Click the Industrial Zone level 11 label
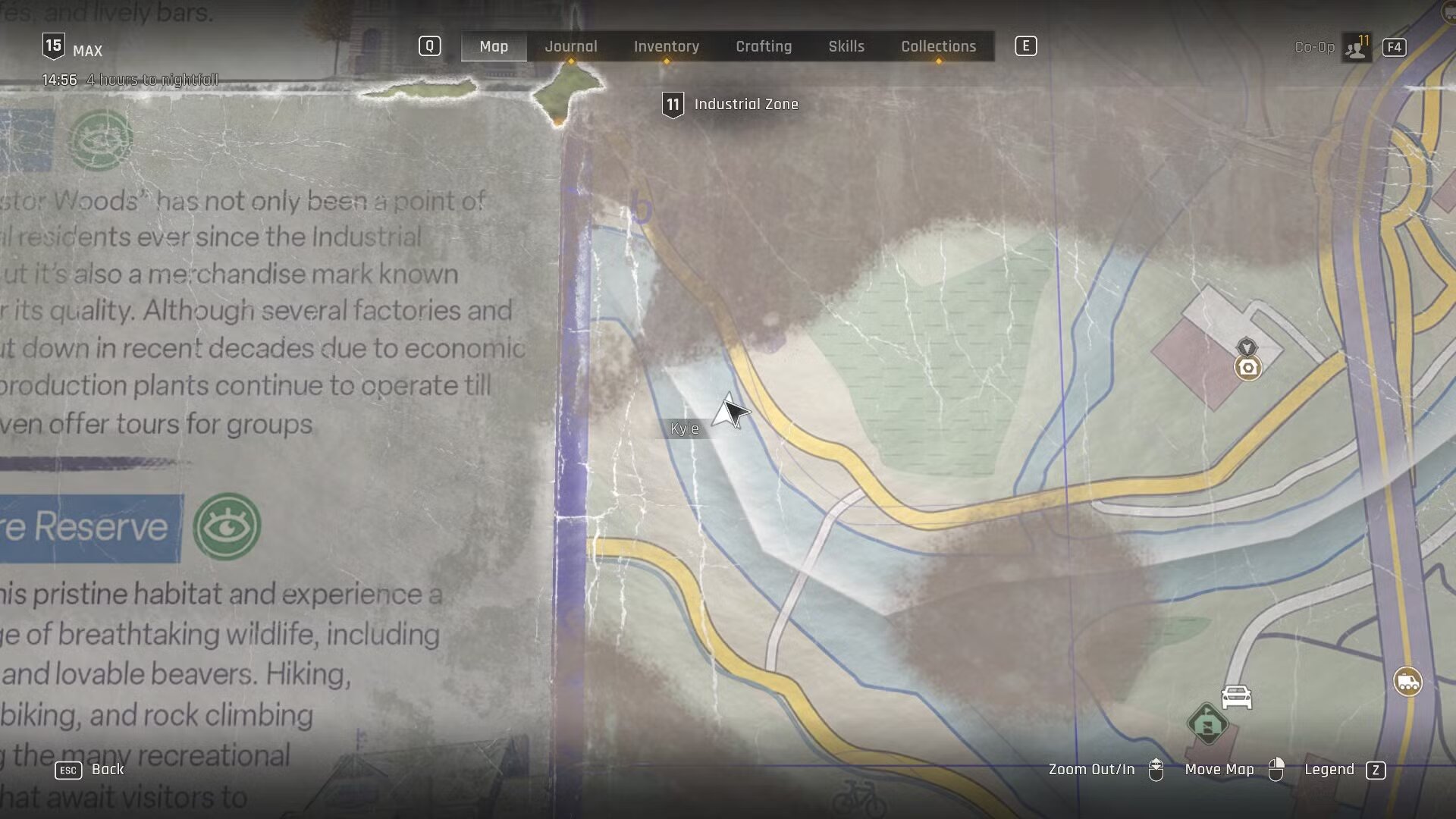This screenshot has width=1456, height=819. [x=745, y=105]
